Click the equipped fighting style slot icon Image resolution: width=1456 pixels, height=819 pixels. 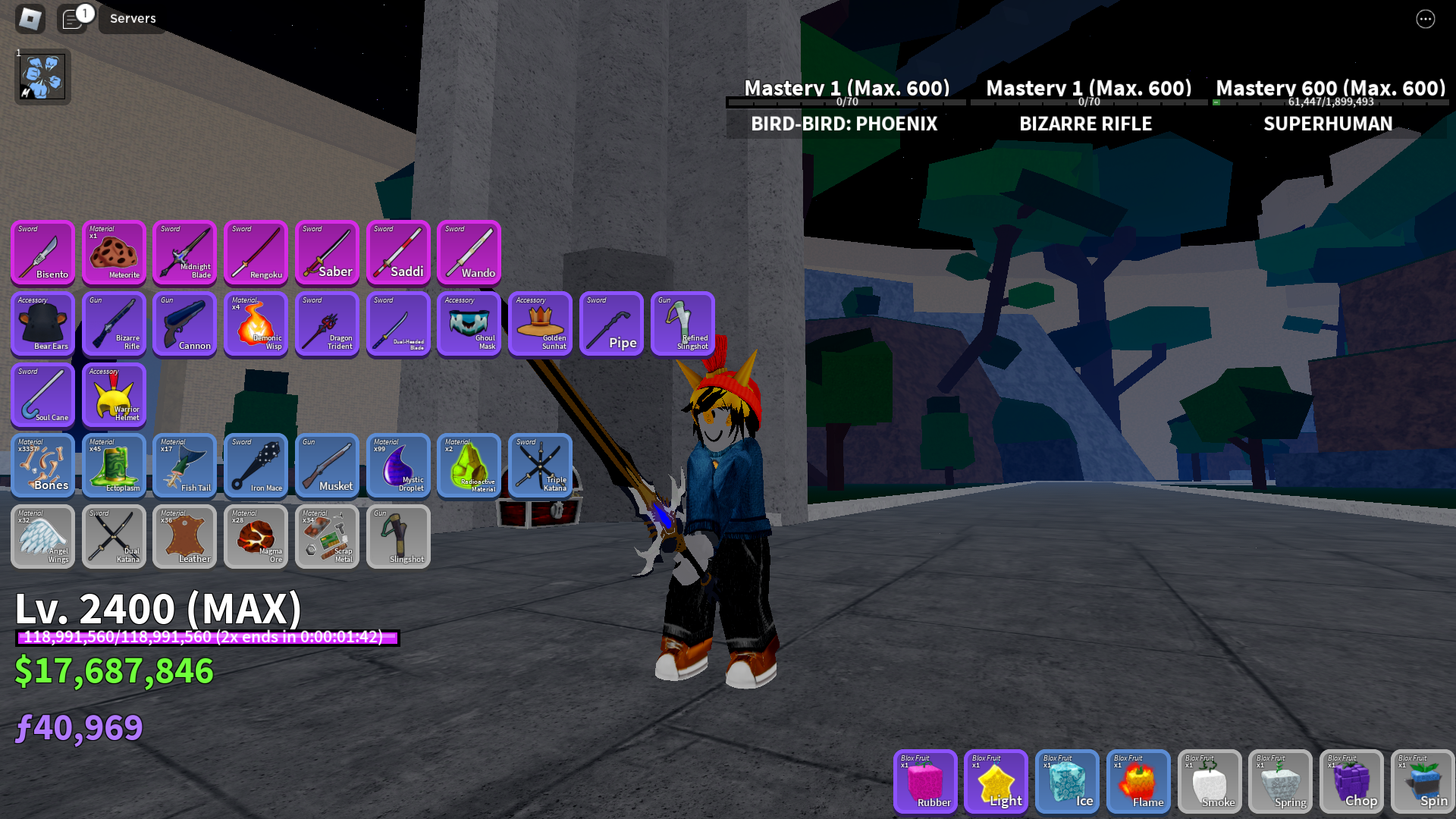(42, 77)
